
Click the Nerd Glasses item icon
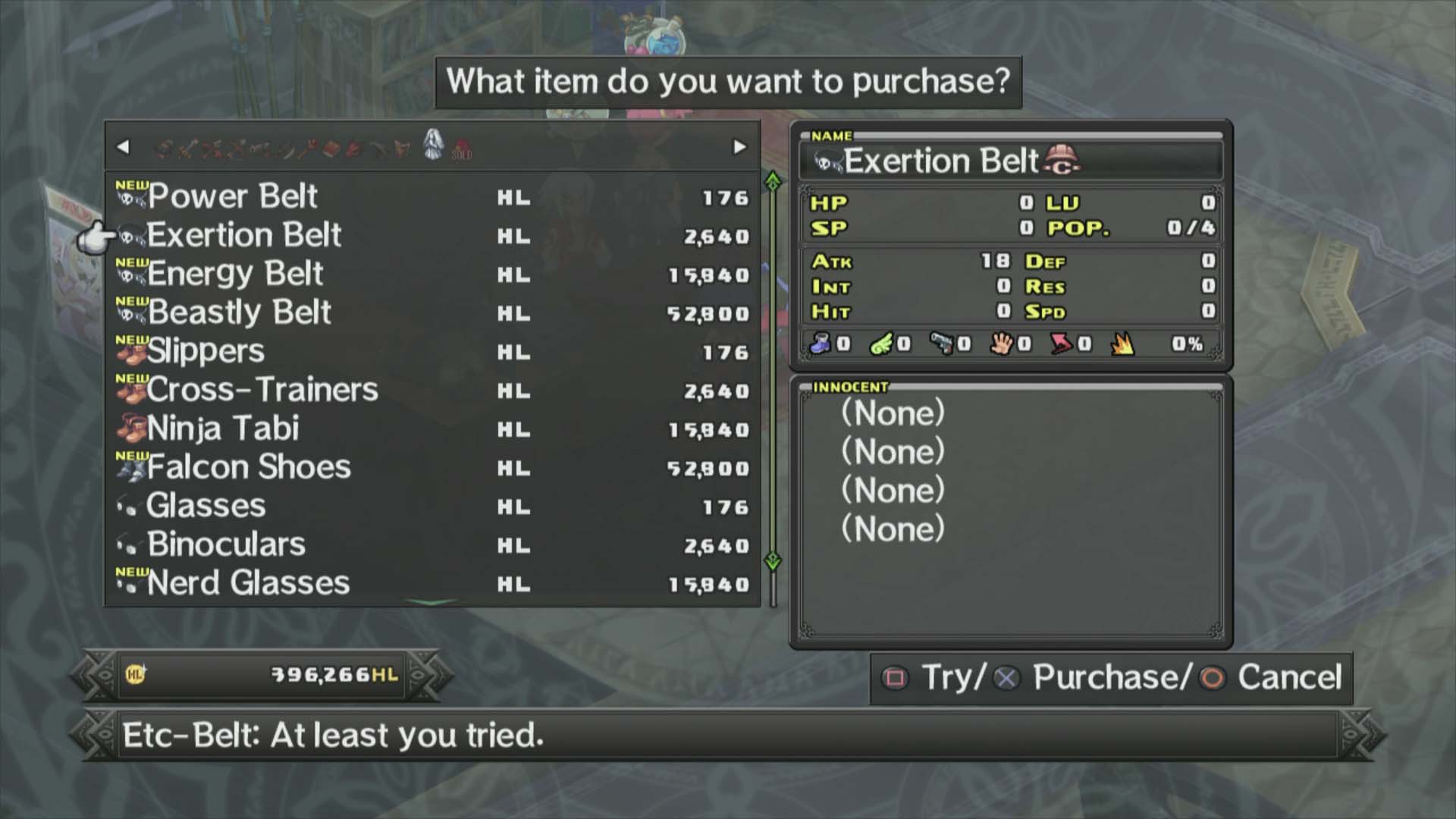130,586
